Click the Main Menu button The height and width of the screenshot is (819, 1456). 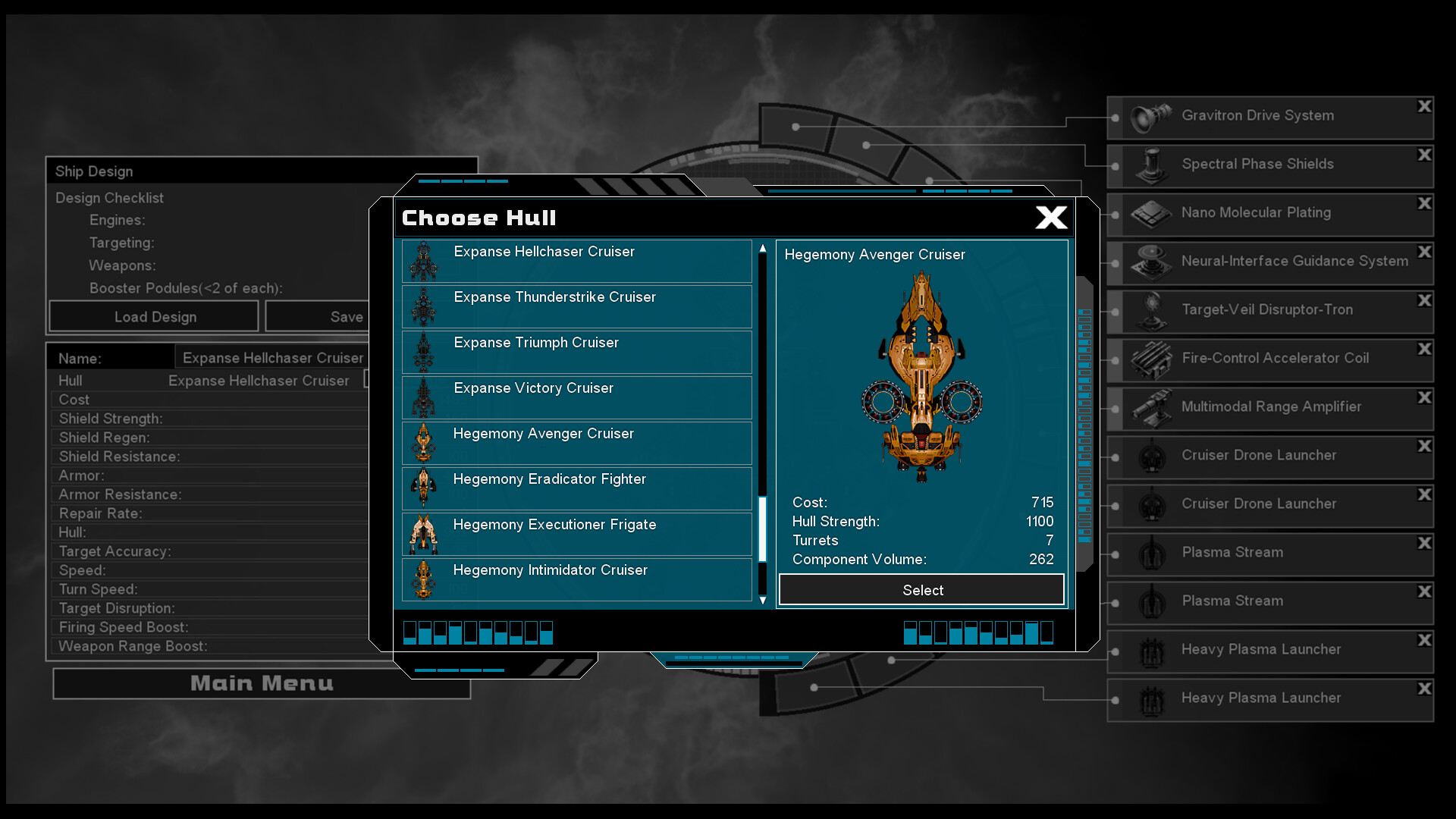261,683
